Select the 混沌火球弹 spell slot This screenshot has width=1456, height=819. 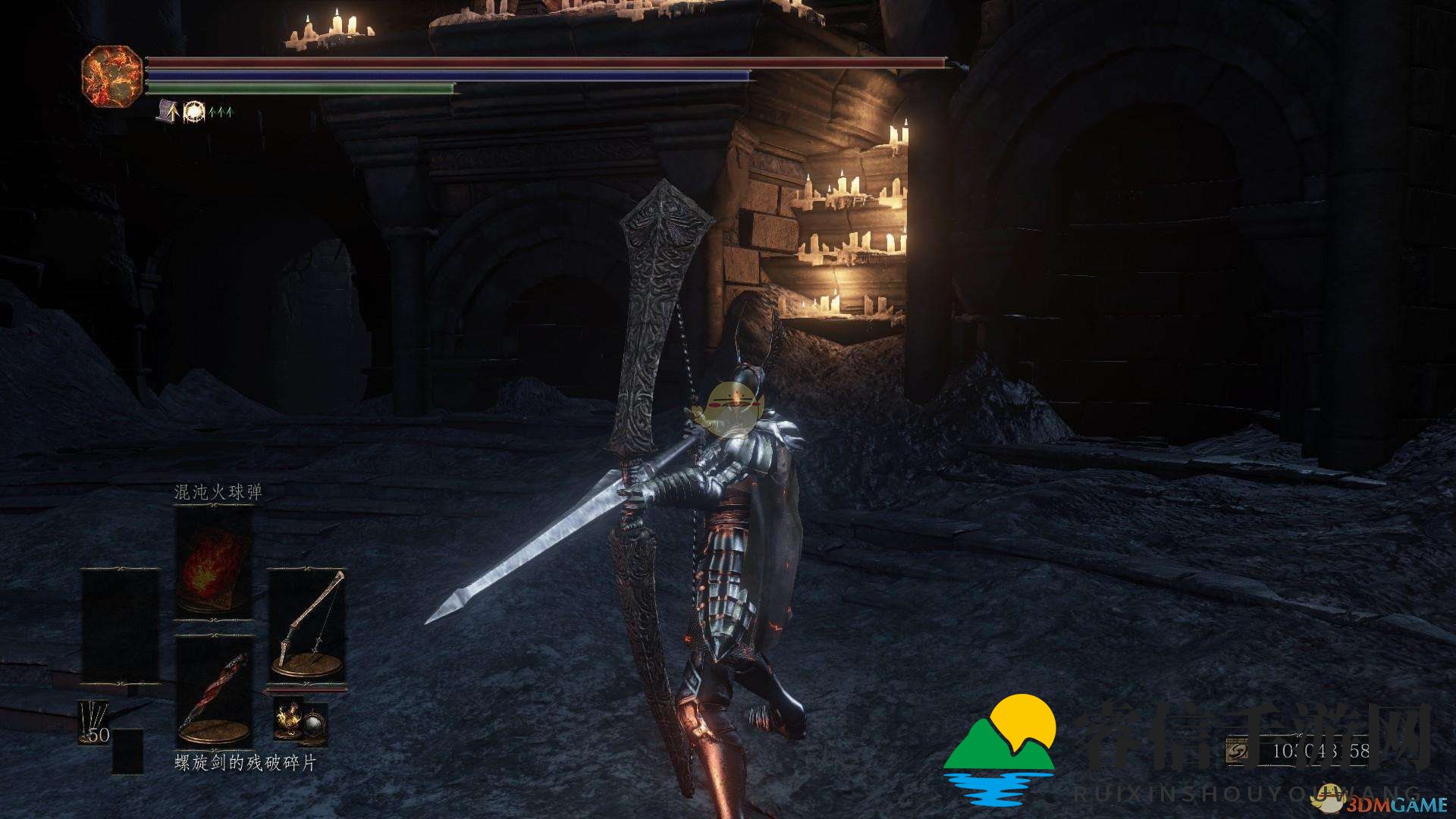pos(214,563)
